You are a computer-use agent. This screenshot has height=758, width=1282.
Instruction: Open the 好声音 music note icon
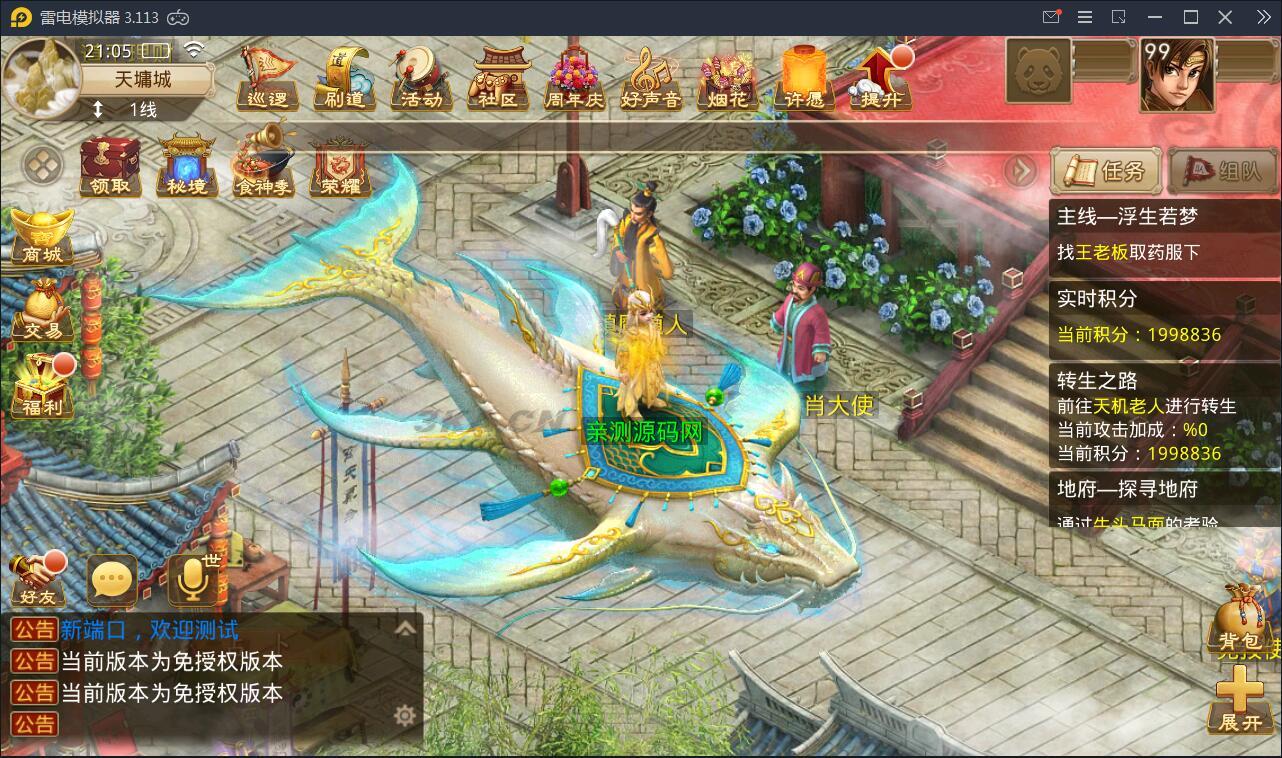[651, 77]
